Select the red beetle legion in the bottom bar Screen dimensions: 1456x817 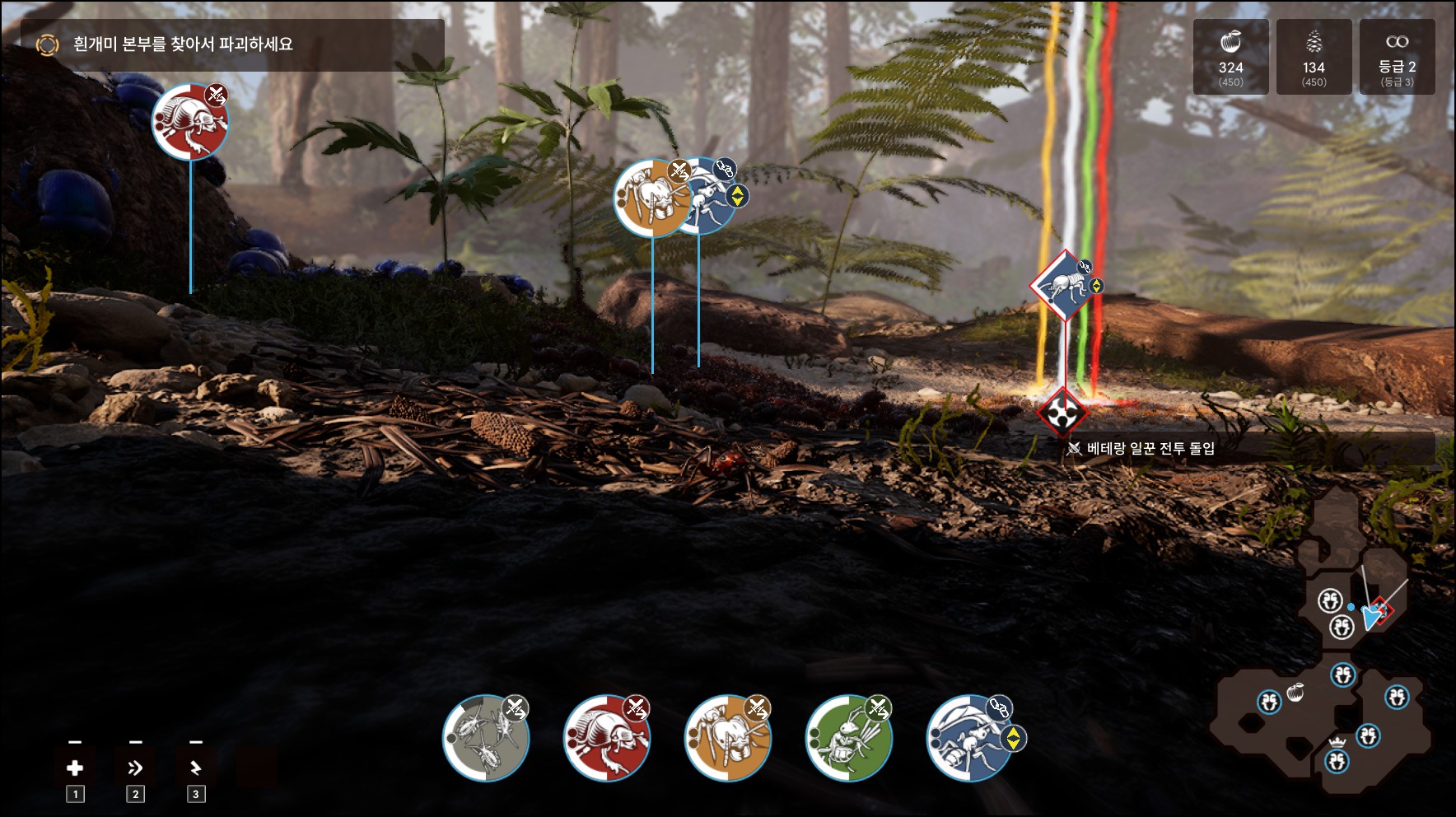coord(607,738)
